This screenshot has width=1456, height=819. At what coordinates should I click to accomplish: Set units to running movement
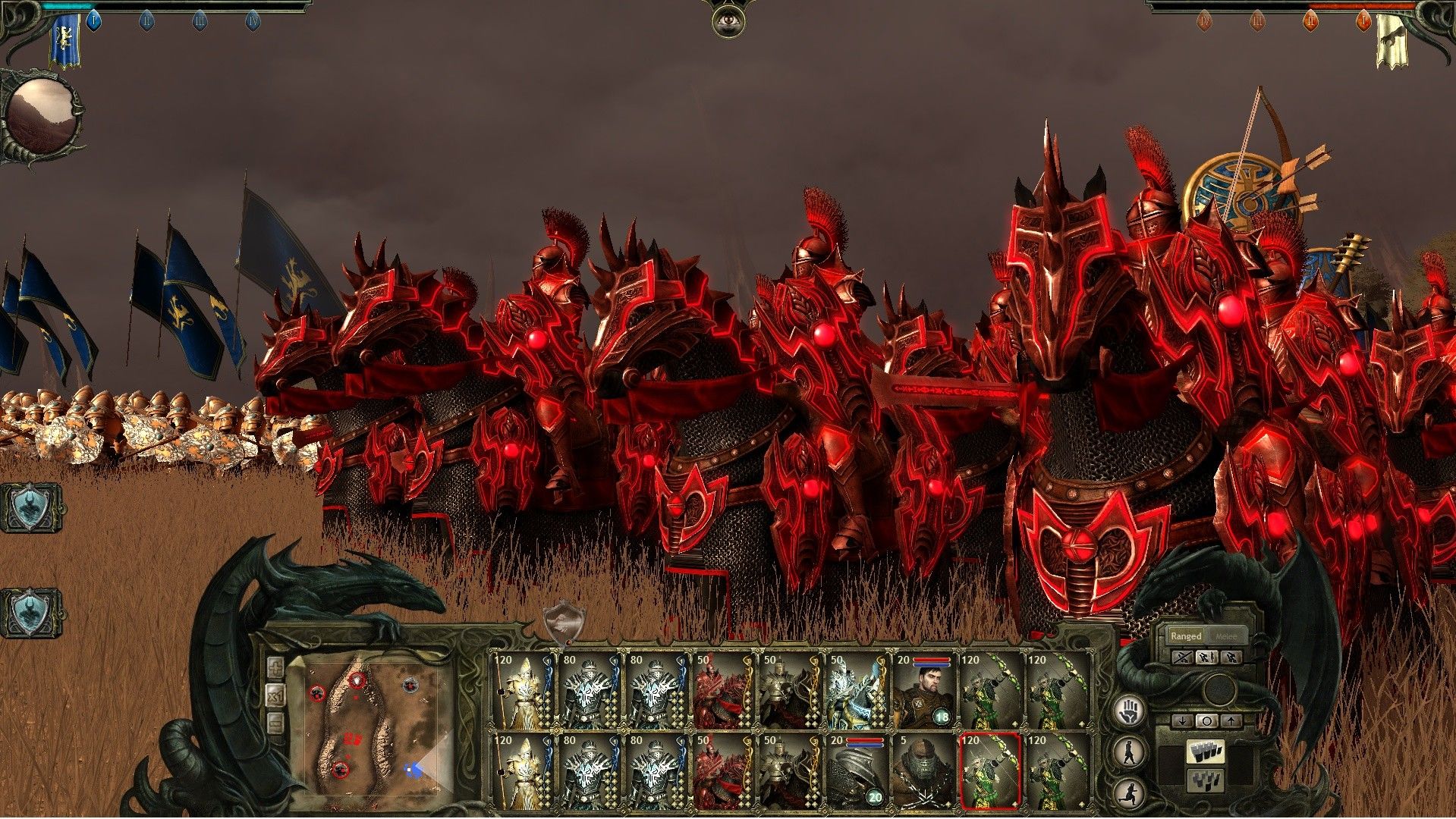1131,791
